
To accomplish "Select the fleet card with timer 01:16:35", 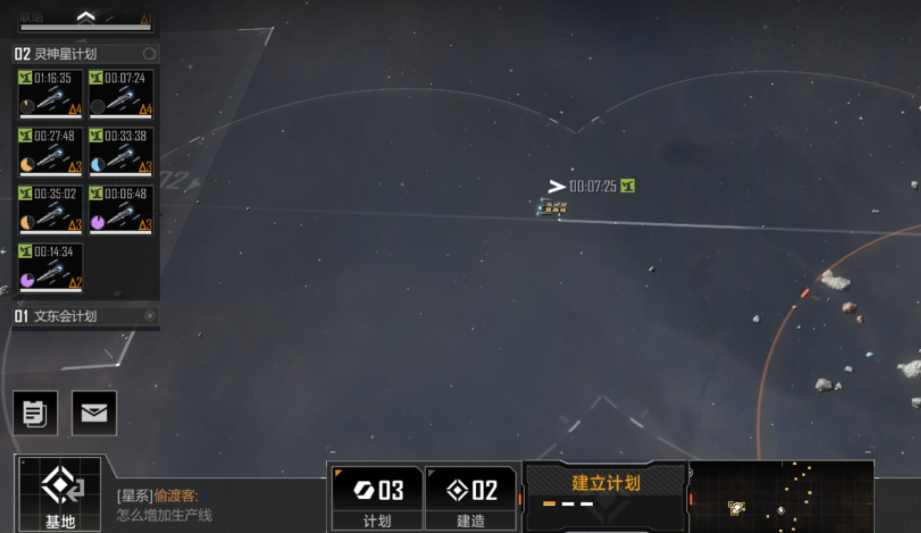I will (x=50, y=94).
